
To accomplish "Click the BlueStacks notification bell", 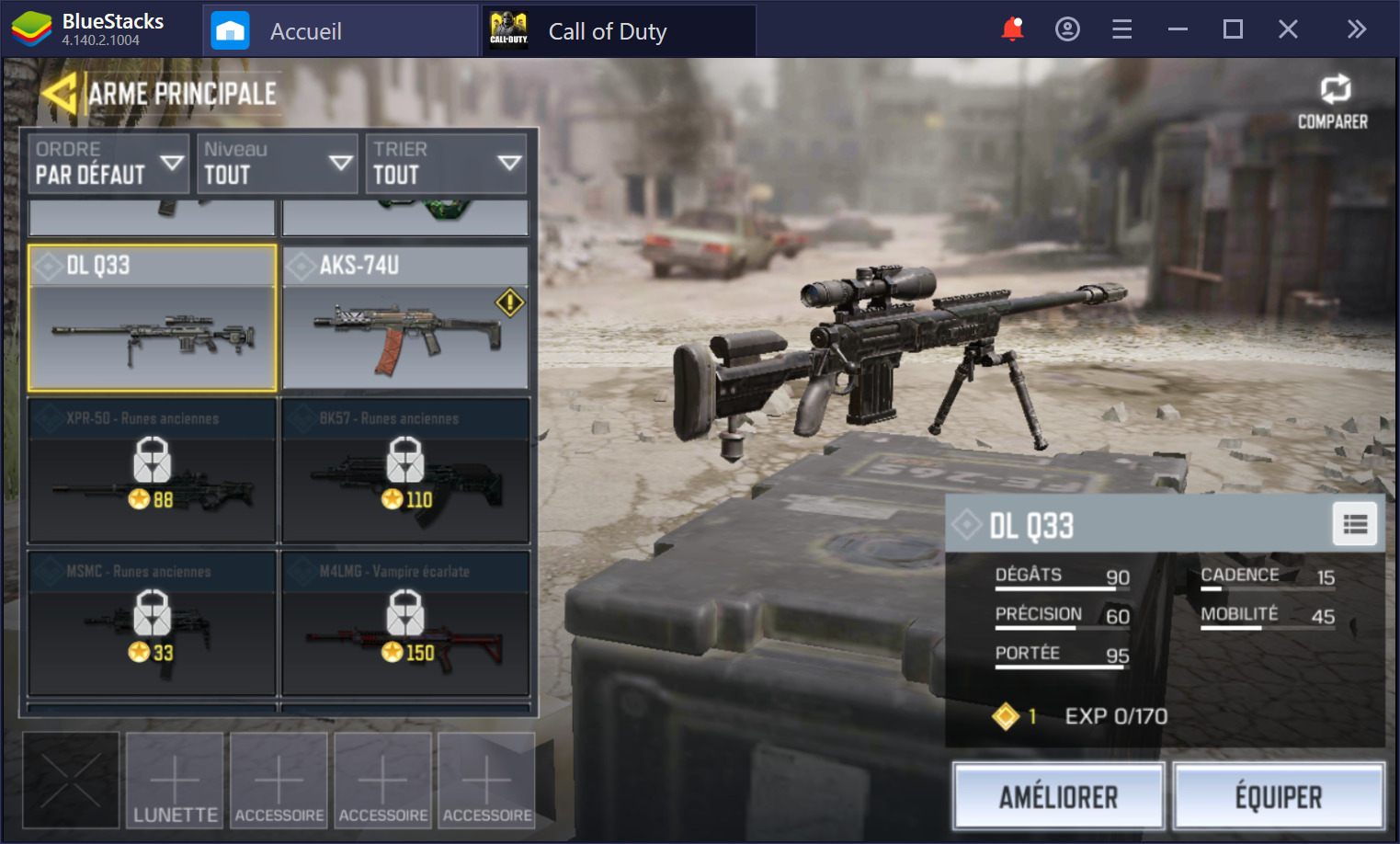I will 1011,29.
